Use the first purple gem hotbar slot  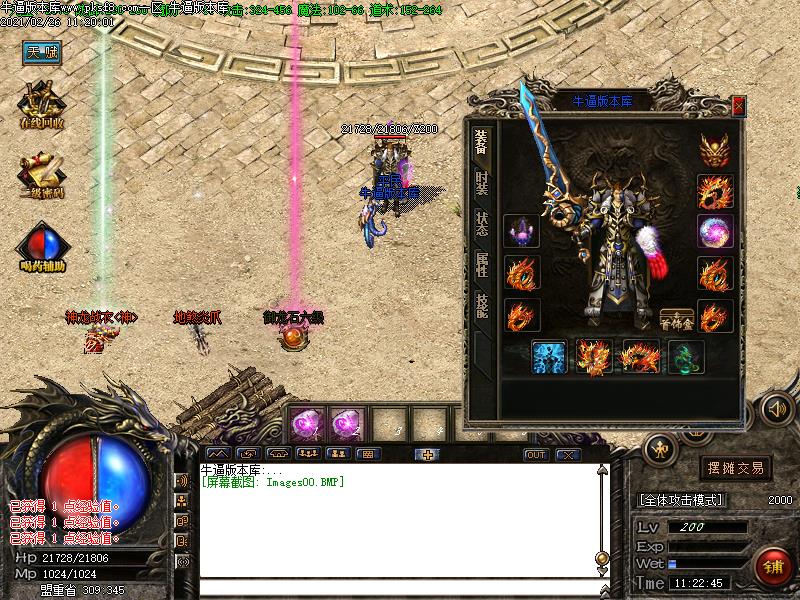305,424
